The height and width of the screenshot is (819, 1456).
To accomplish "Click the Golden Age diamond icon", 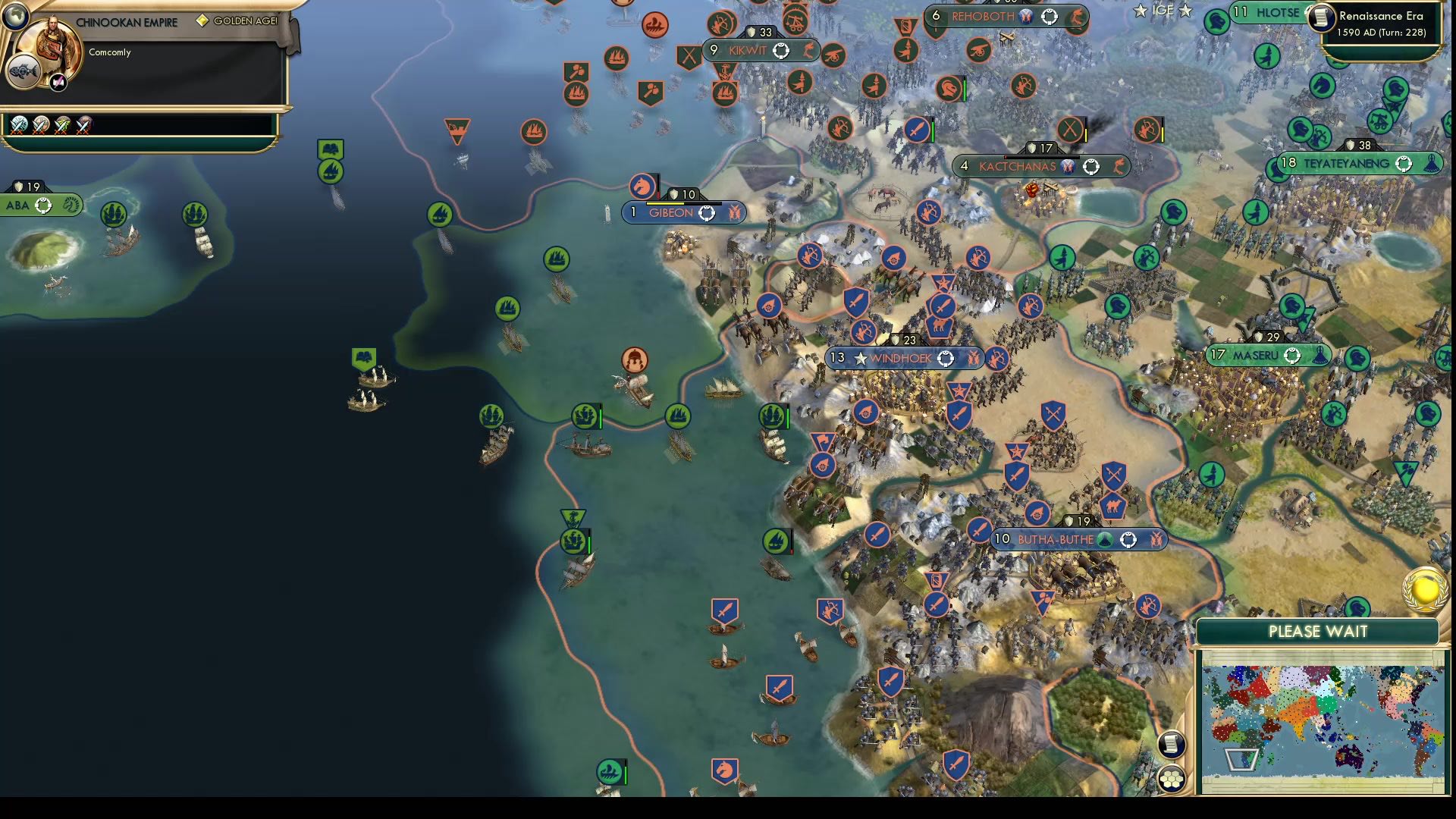I will click(201, 21).
